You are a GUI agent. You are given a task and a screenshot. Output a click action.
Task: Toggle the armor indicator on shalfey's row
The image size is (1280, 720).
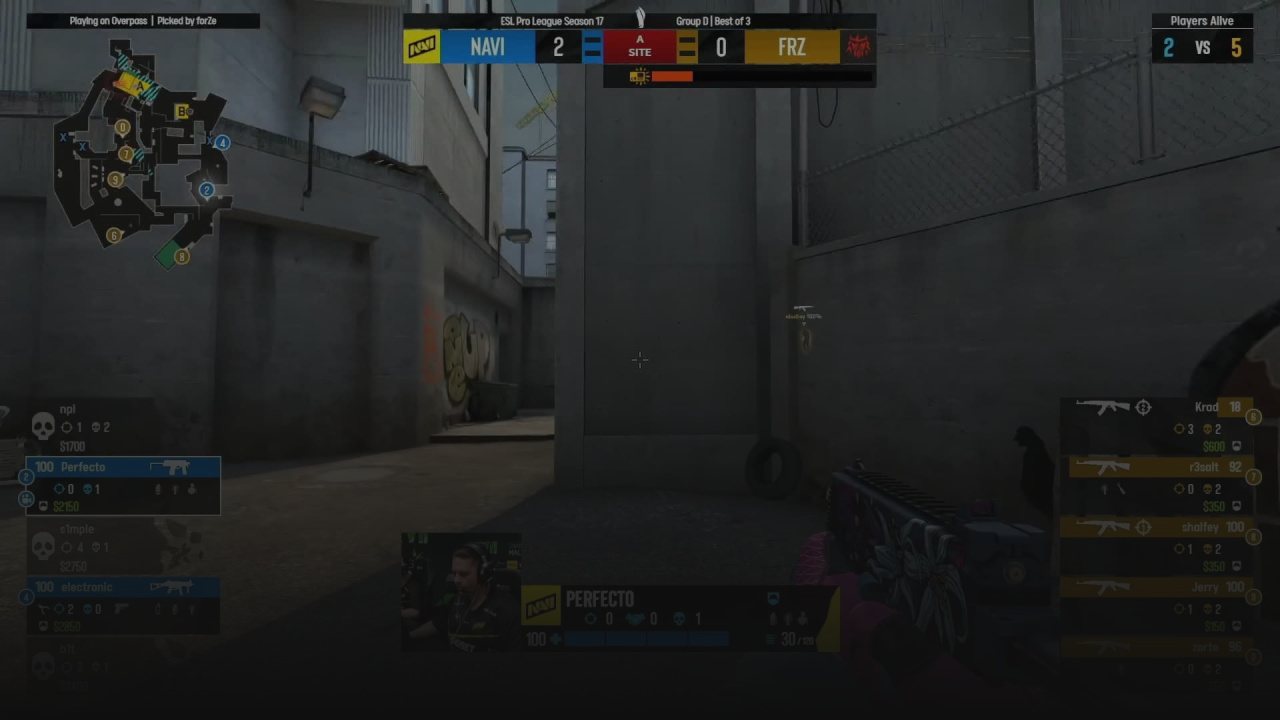1237,564
